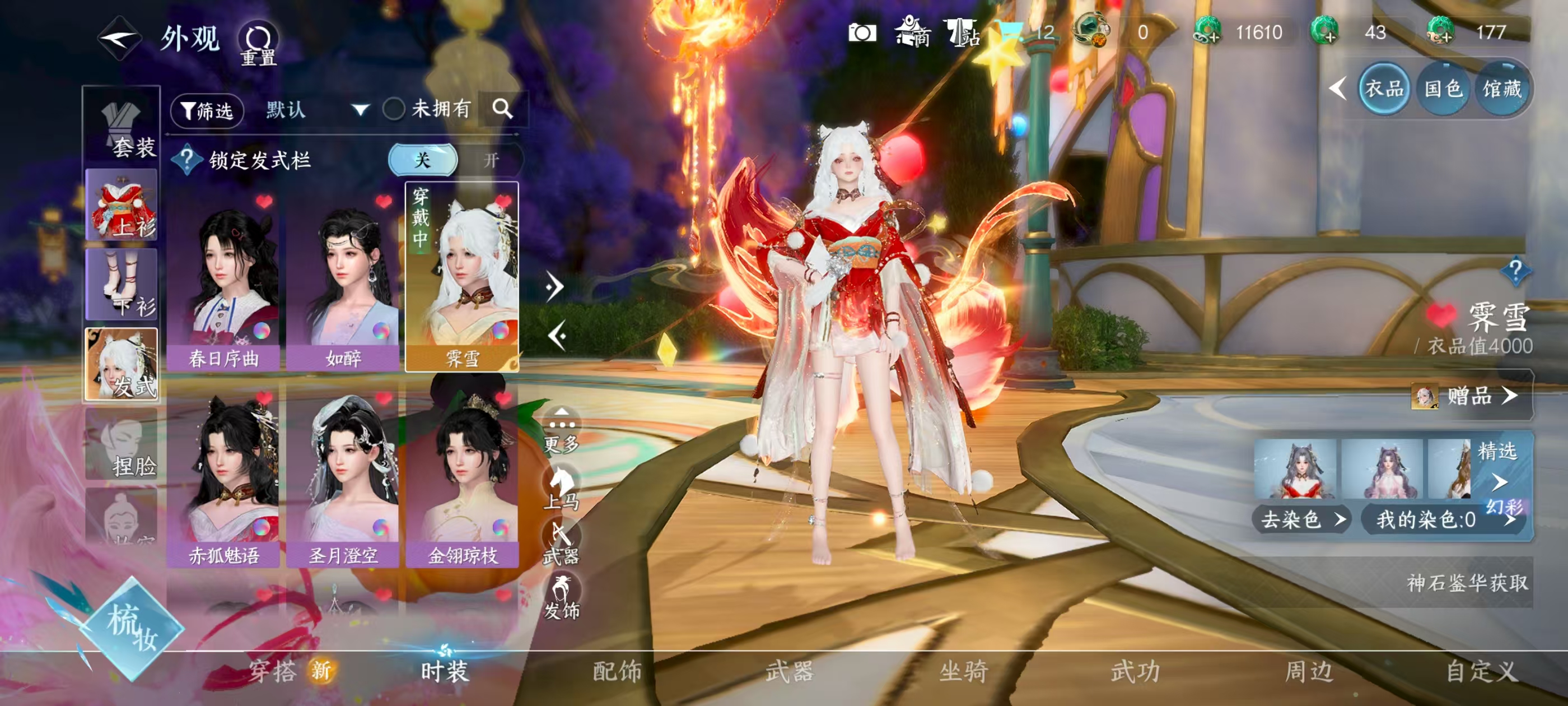Select the 圣月澄空 hairstyle
Image resolution: width=1568 pixels, height=706 pixels.
pyautogui.click(x=343, y=478)
